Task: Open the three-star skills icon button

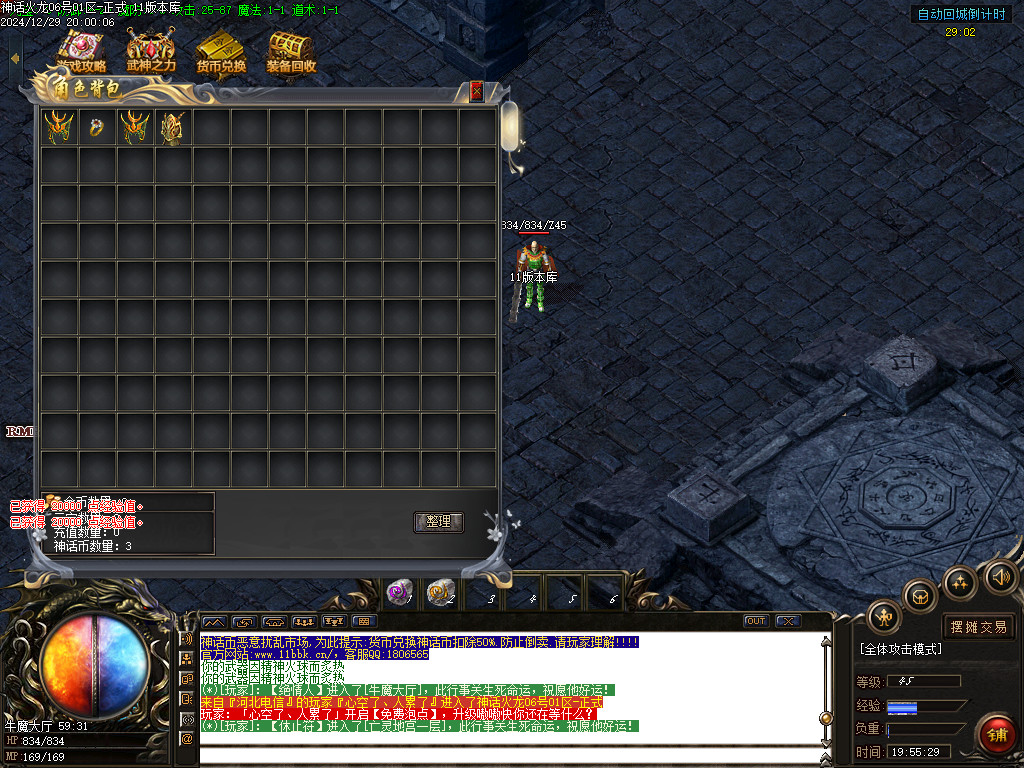Action: coord(960,582)
